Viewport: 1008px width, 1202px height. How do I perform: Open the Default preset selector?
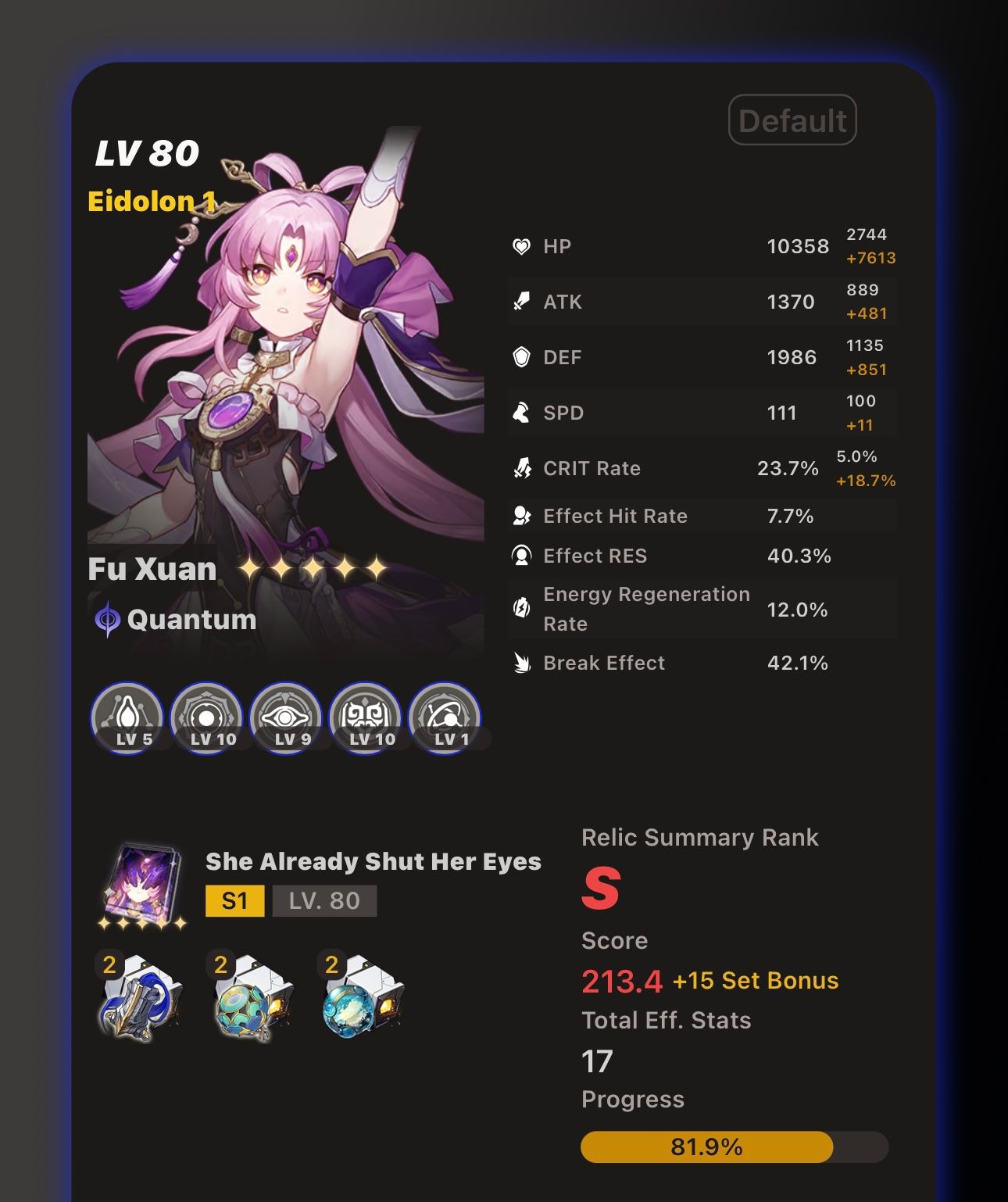point(792,119)
